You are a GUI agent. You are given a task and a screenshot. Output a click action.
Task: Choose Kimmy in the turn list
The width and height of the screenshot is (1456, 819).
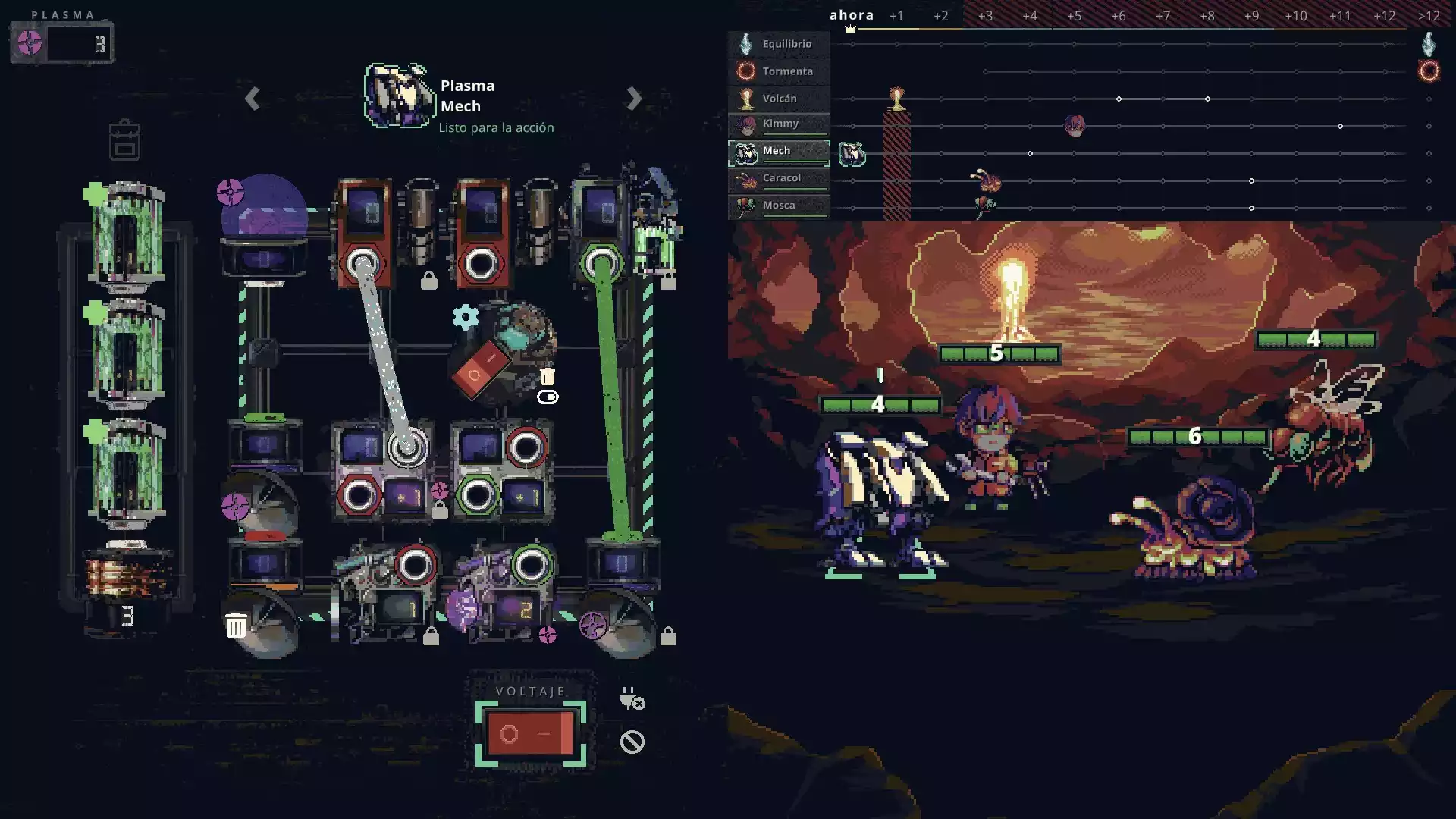[779, 124]
